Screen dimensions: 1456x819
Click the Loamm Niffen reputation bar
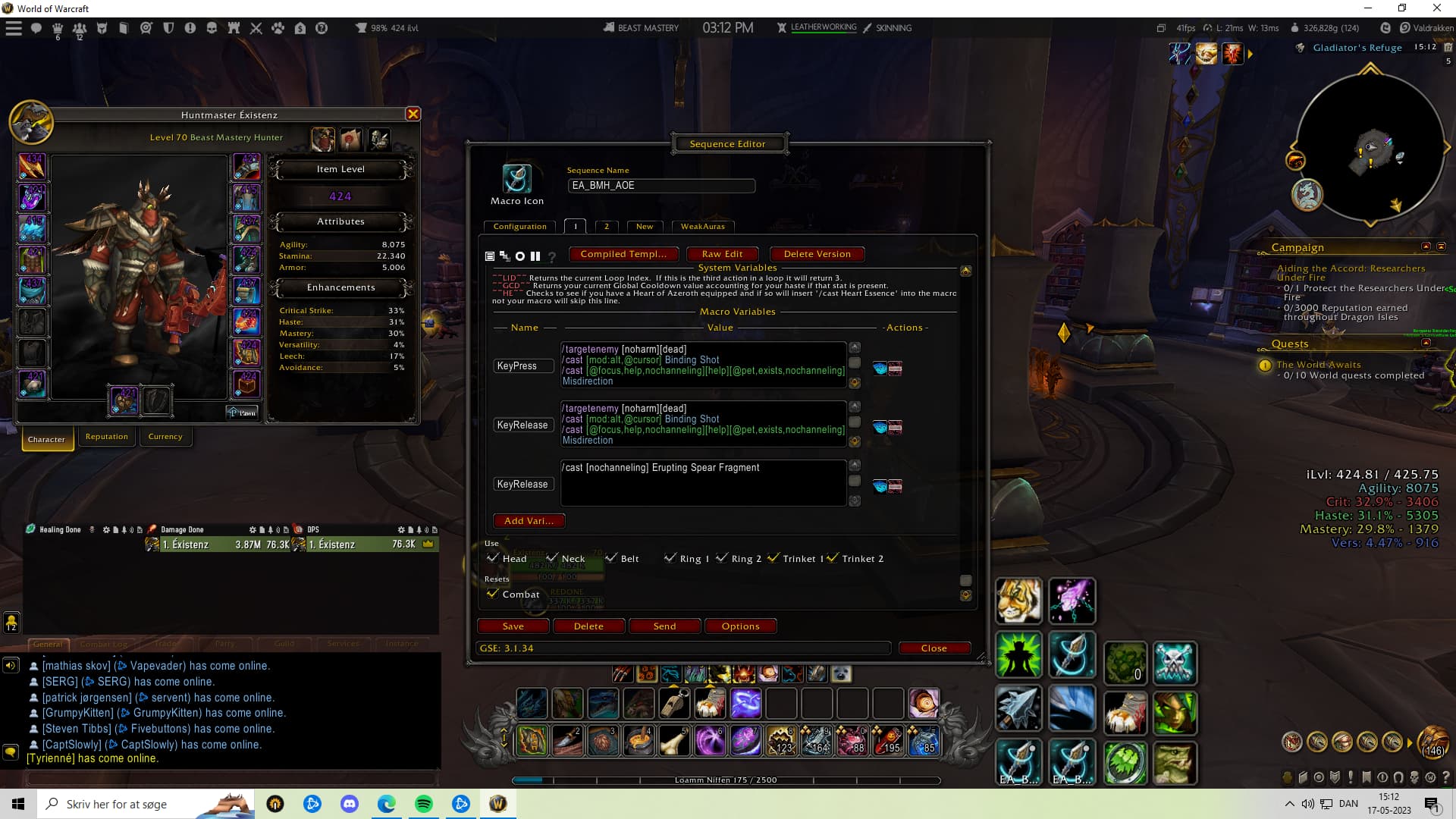728,779
